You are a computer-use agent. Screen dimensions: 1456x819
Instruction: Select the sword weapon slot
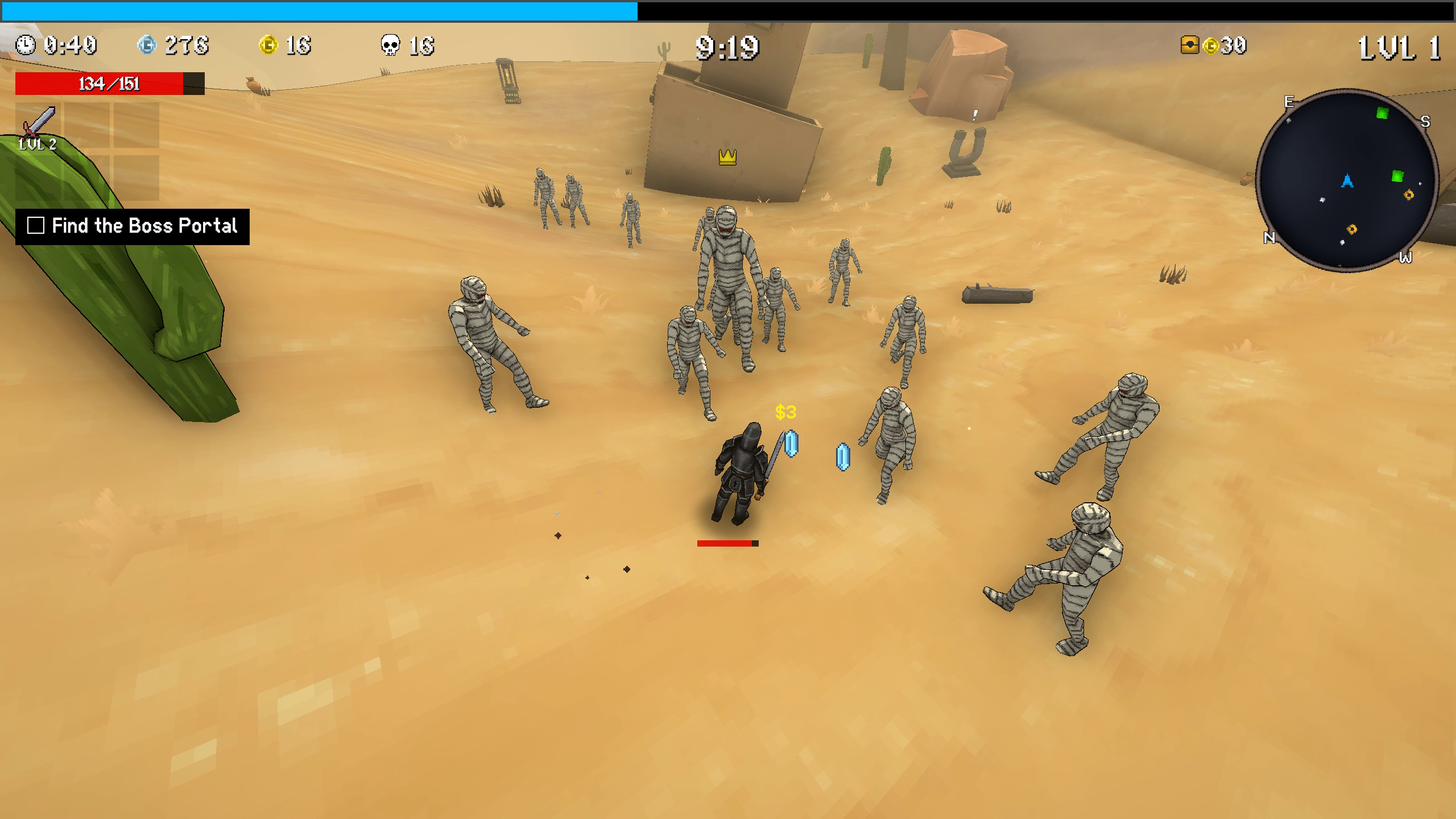point(38,126)
